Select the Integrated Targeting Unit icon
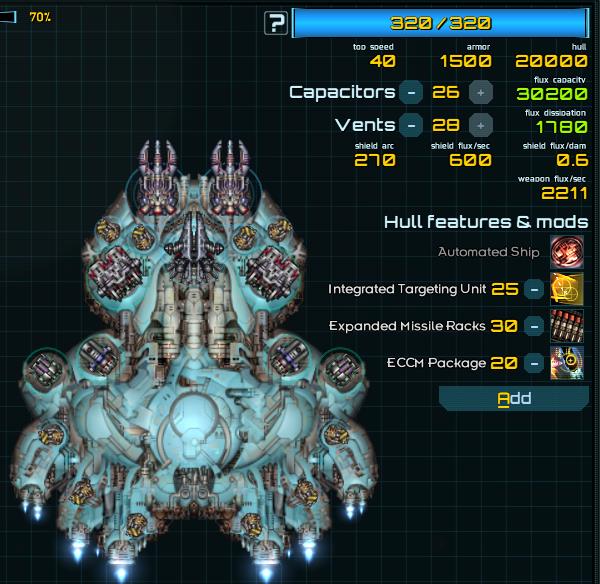600x584 pixels. 568,290
